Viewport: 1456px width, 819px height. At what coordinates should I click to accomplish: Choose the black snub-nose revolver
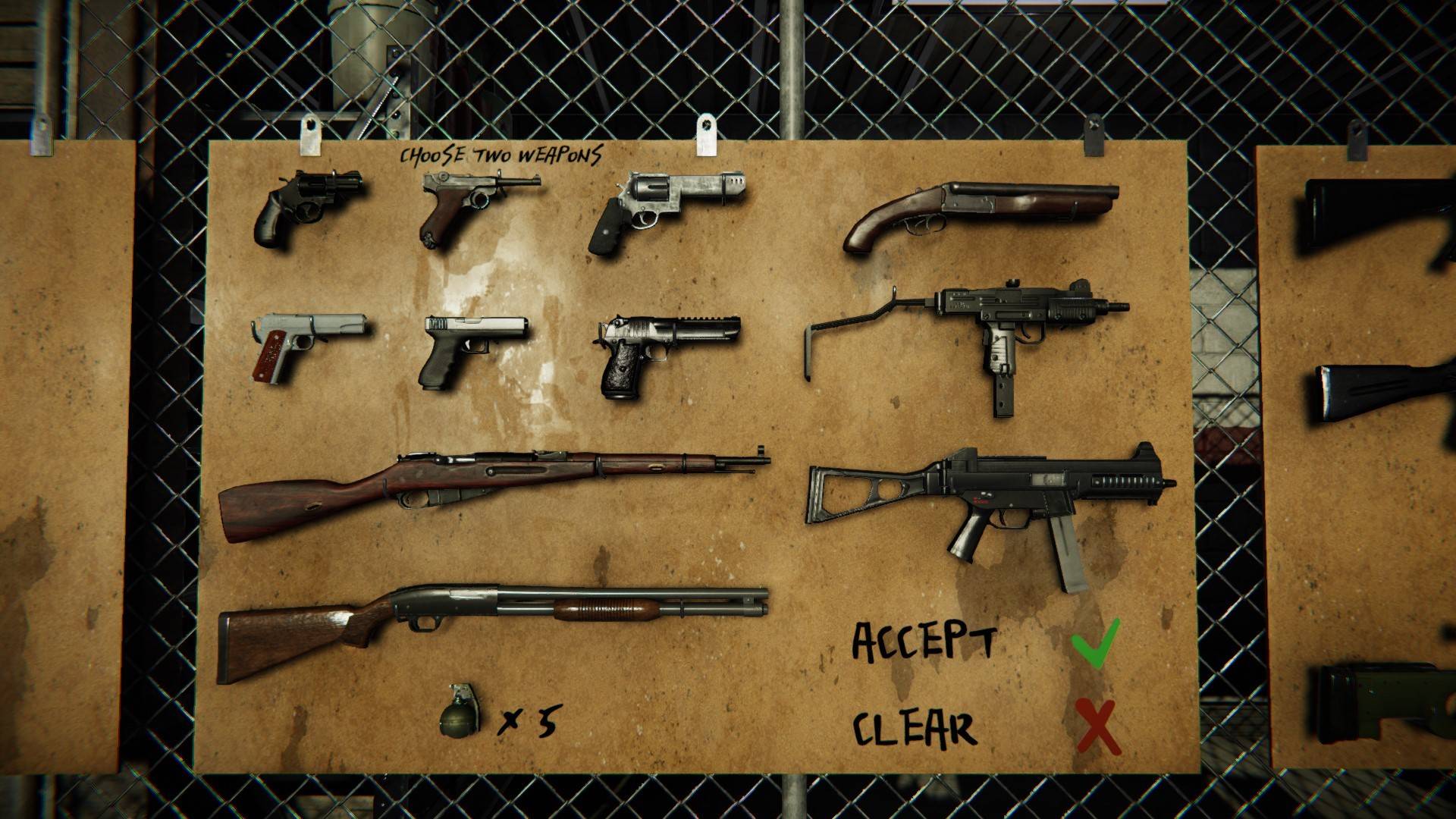coord(303,203)
